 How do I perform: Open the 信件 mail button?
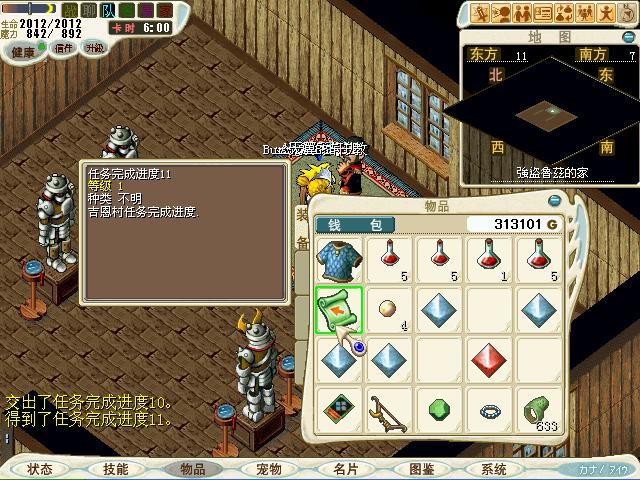pos(64,48)
